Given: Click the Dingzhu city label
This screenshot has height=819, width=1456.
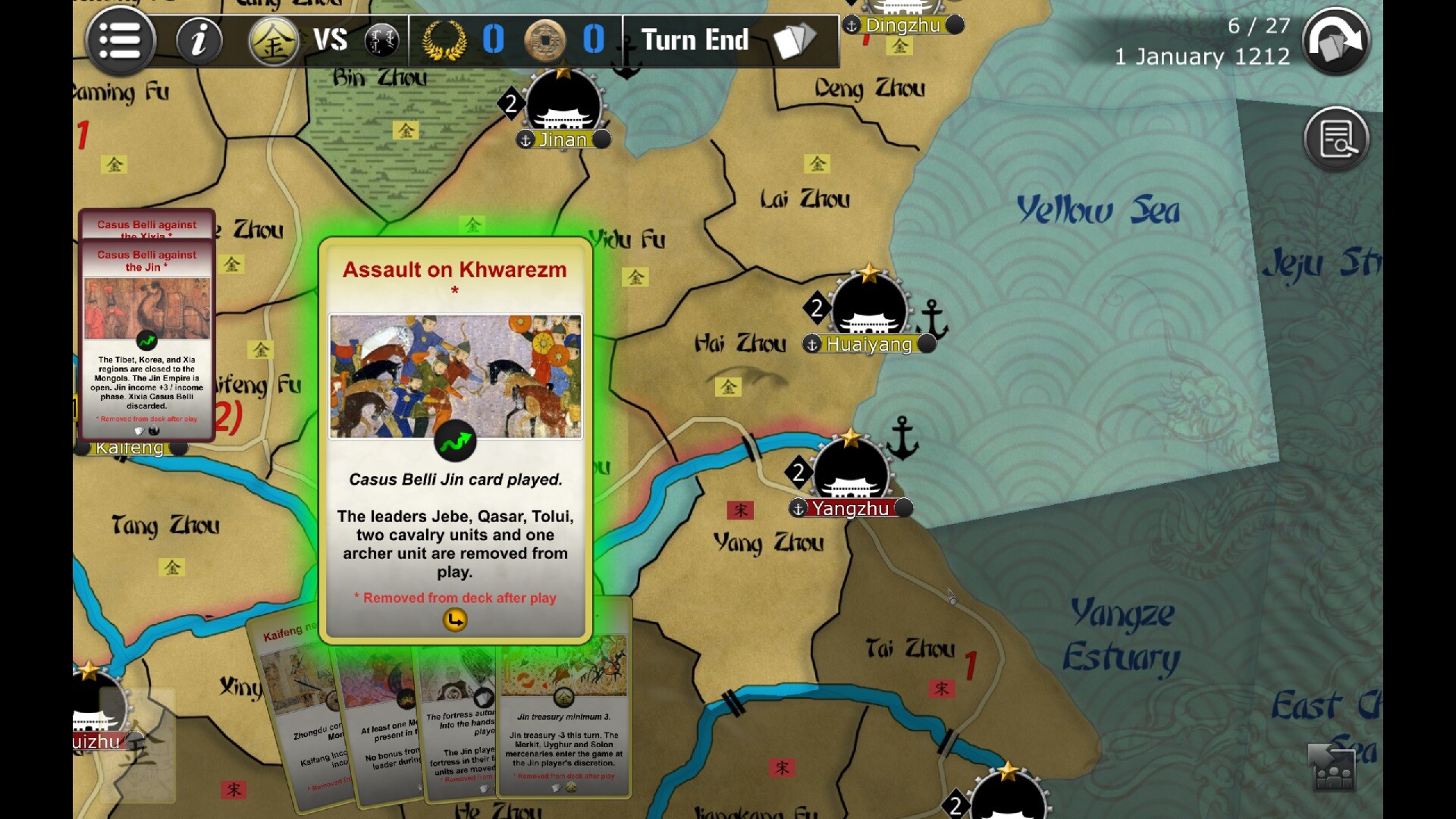Looking at the screenshot, I should pyautogui.click(x=902, y=25).
